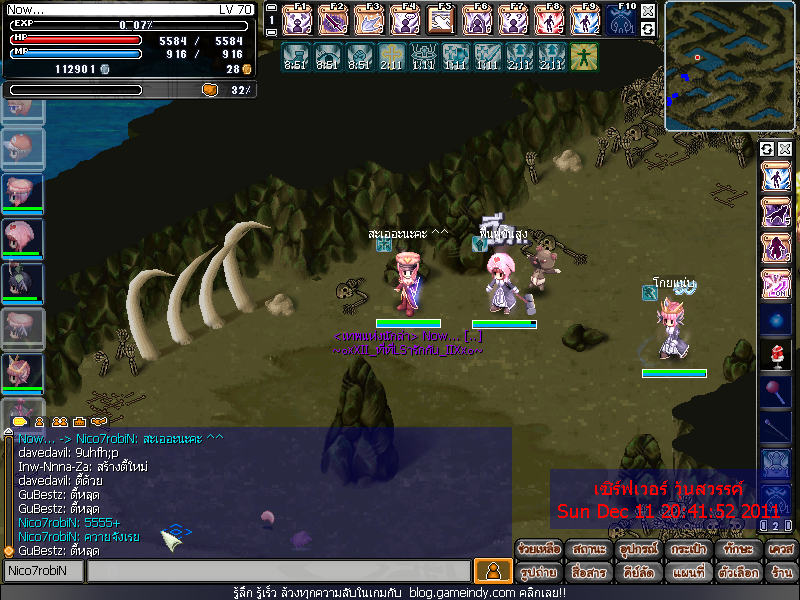
Task: Use the F2 sword slash skill
Action: 335,20
